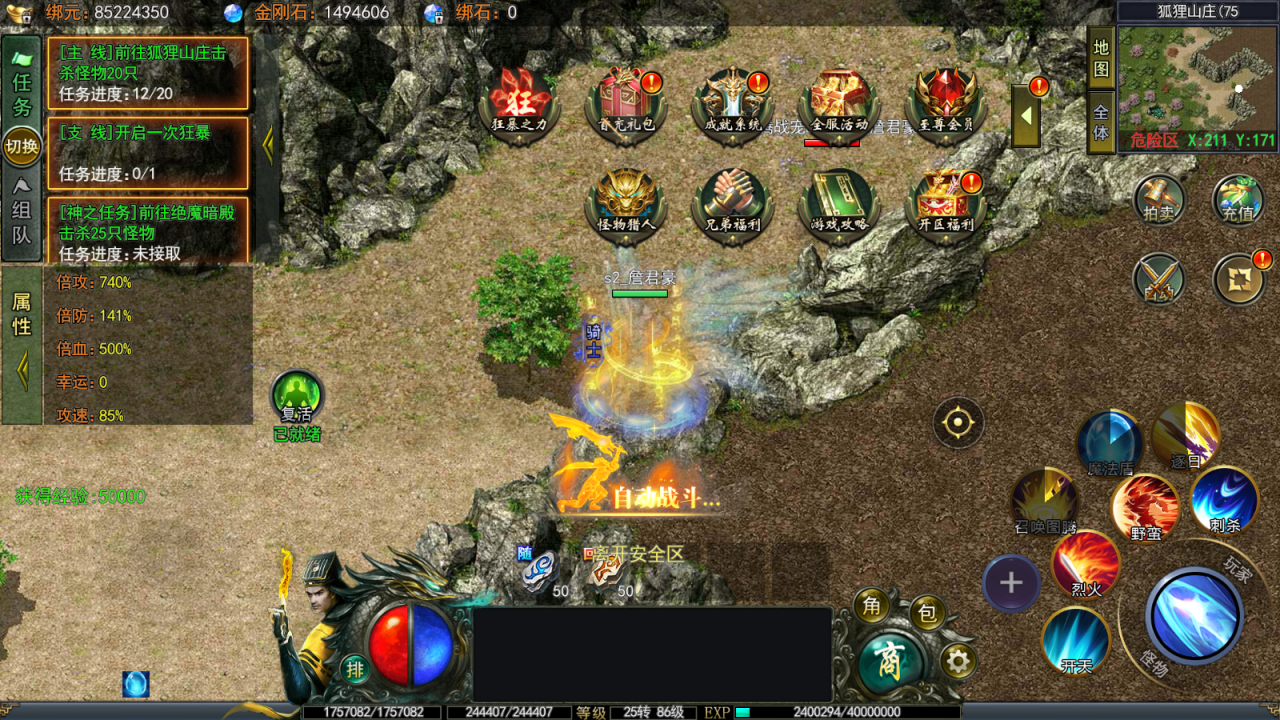
Task: Activate the 刺杀 assassinate skill
Action: tap(1224, 500)
